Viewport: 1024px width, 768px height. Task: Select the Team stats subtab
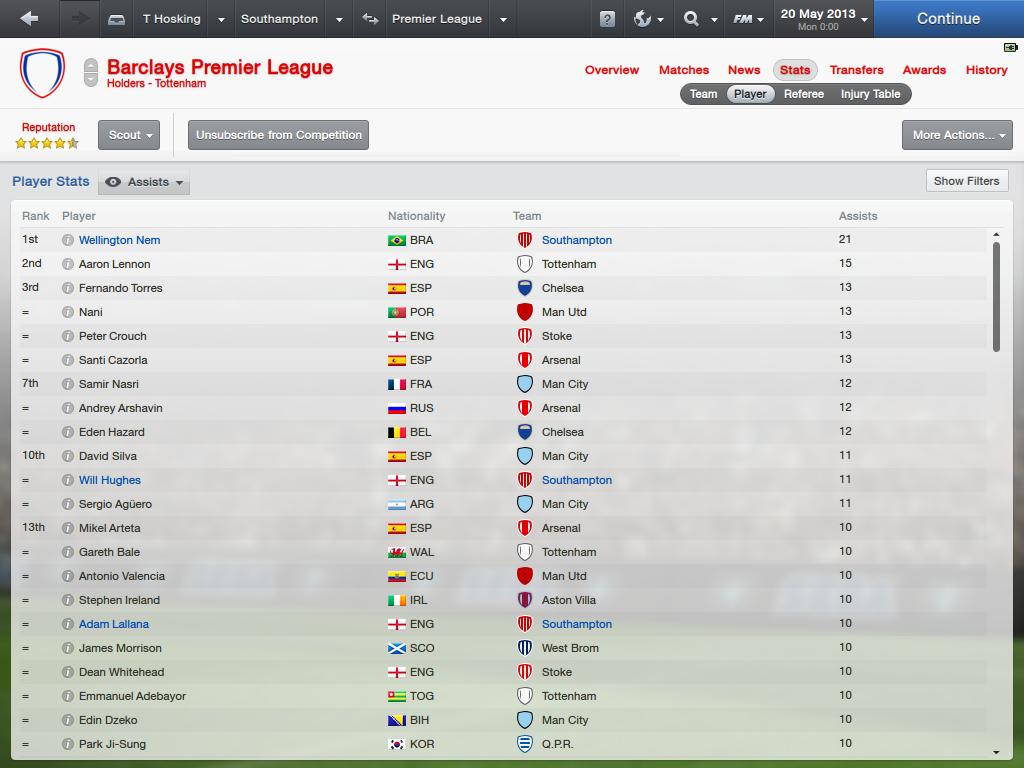coord(703,94)
